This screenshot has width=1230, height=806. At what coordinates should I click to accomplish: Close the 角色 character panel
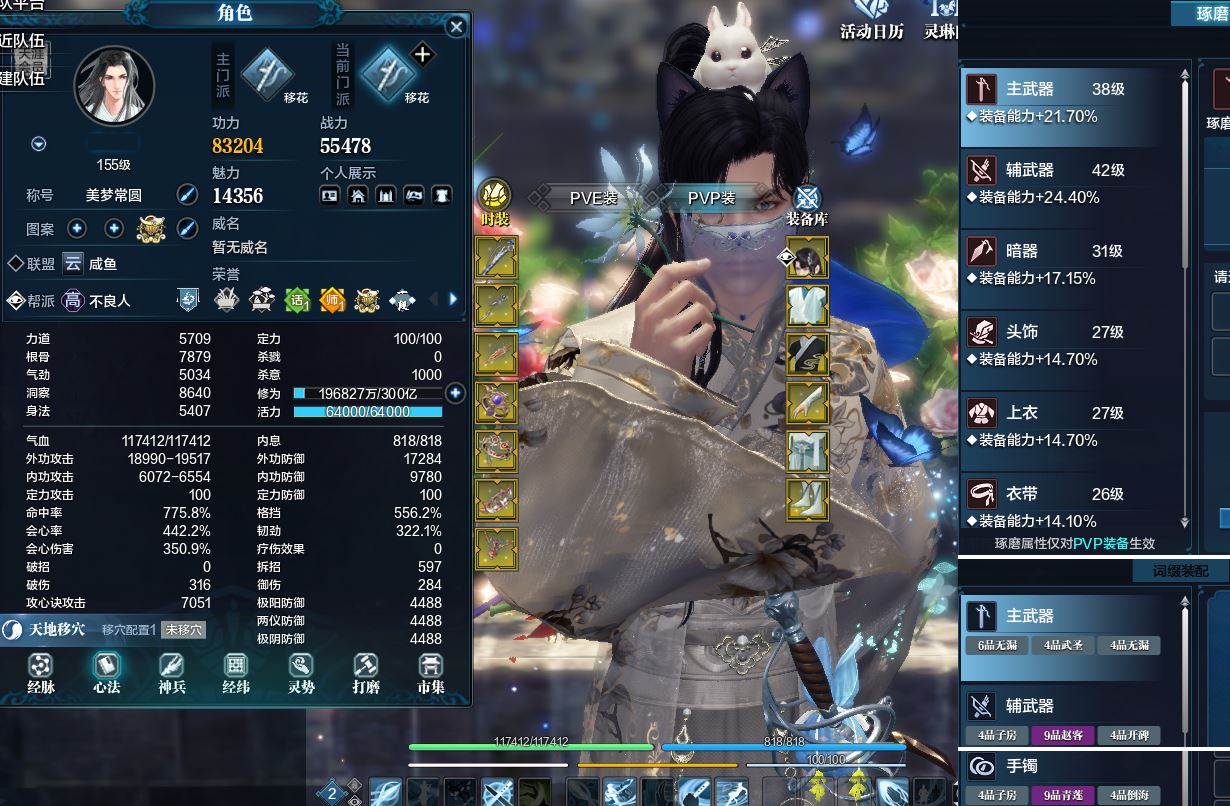pos(457,27)
